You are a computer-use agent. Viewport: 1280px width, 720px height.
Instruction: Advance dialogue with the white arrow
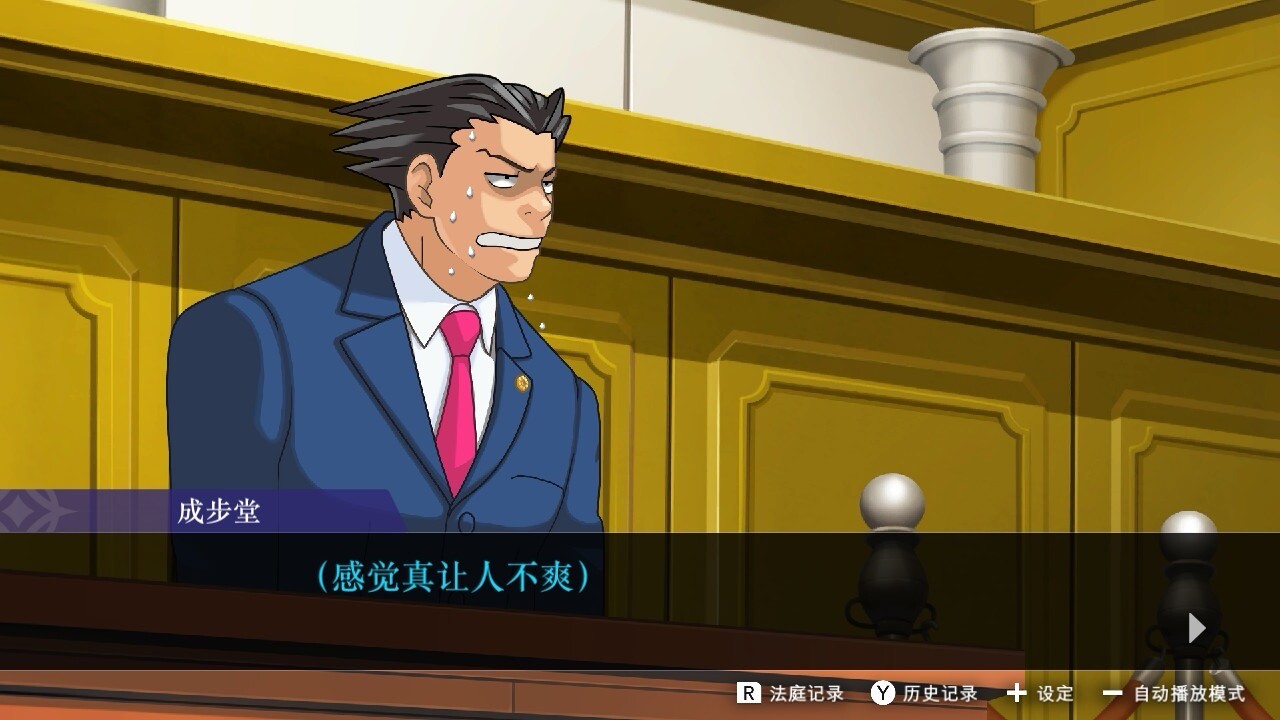click(x=1196, y=628)
